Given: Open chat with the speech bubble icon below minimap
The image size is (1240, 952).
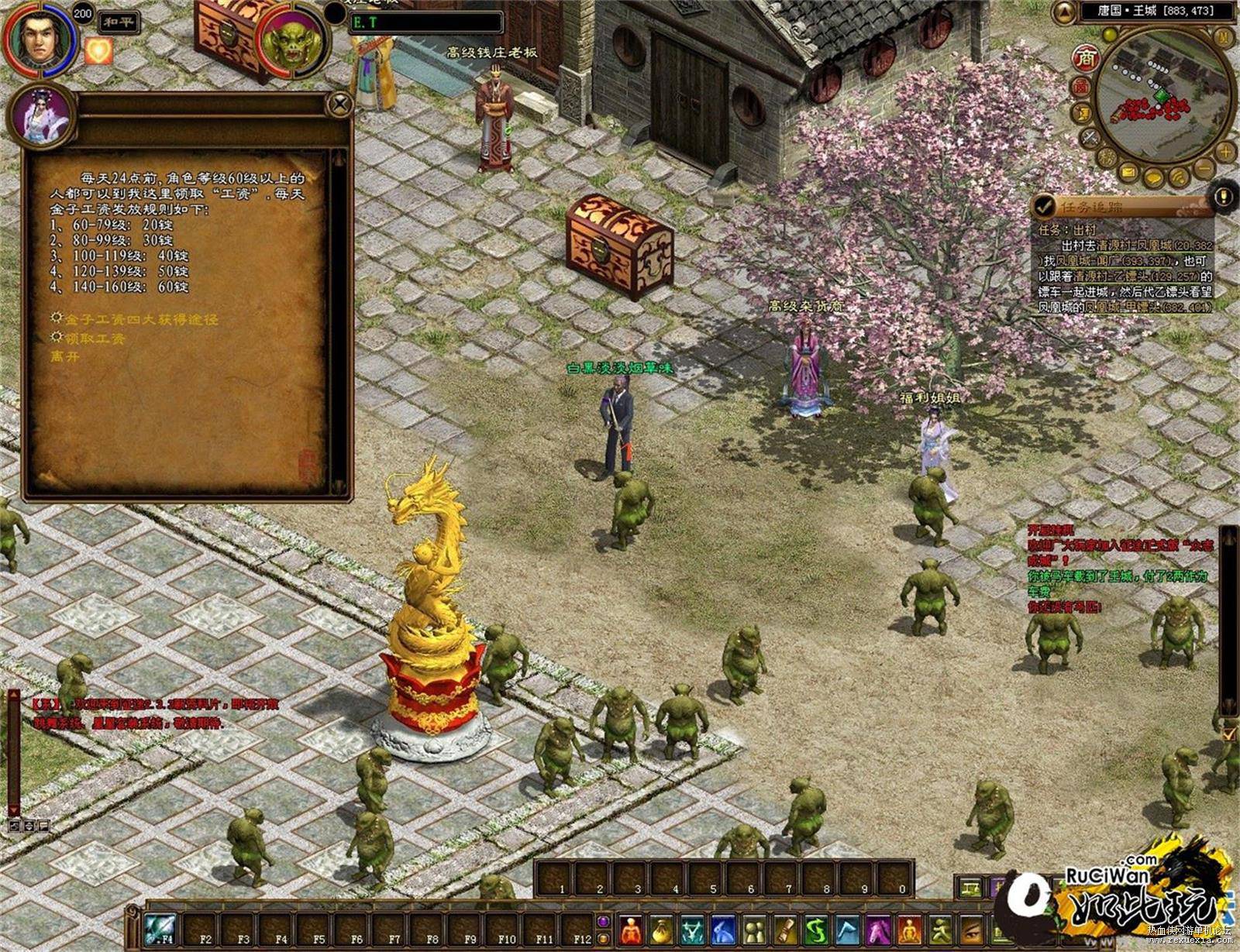Looking at the screenshot, I should 1153,177.
